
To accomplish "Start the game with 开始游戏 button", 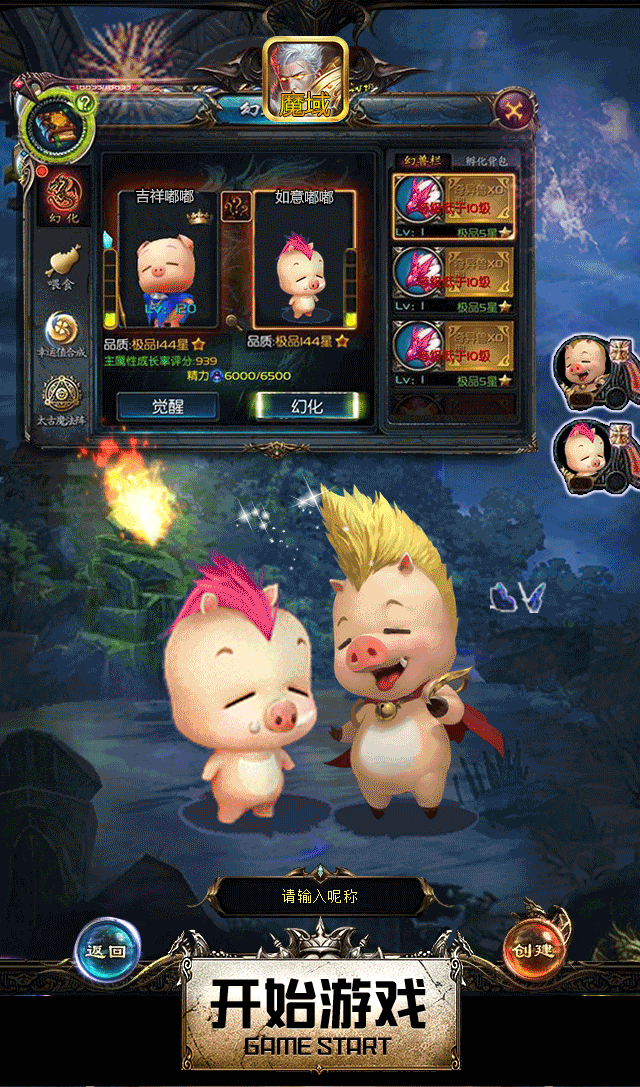I will (319, 1012).
